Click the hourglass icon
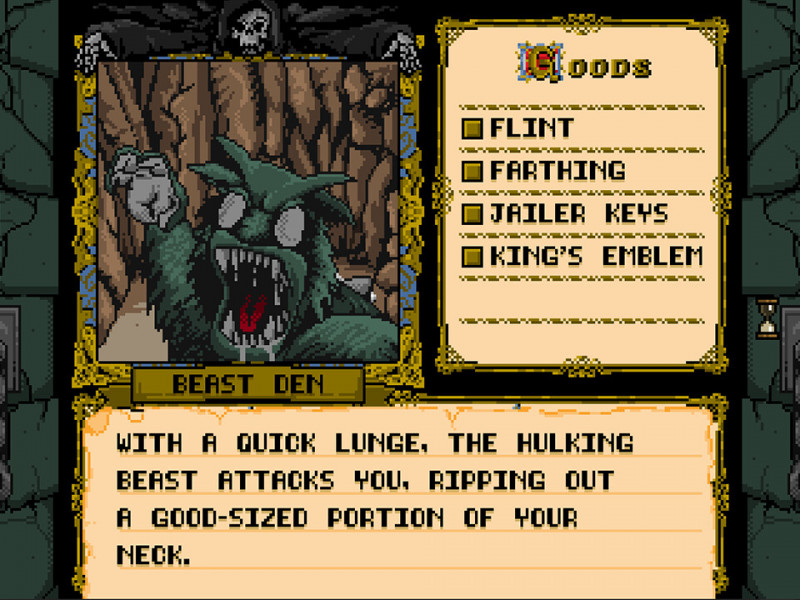Screen dimensions: 800x600 point(767,318)
